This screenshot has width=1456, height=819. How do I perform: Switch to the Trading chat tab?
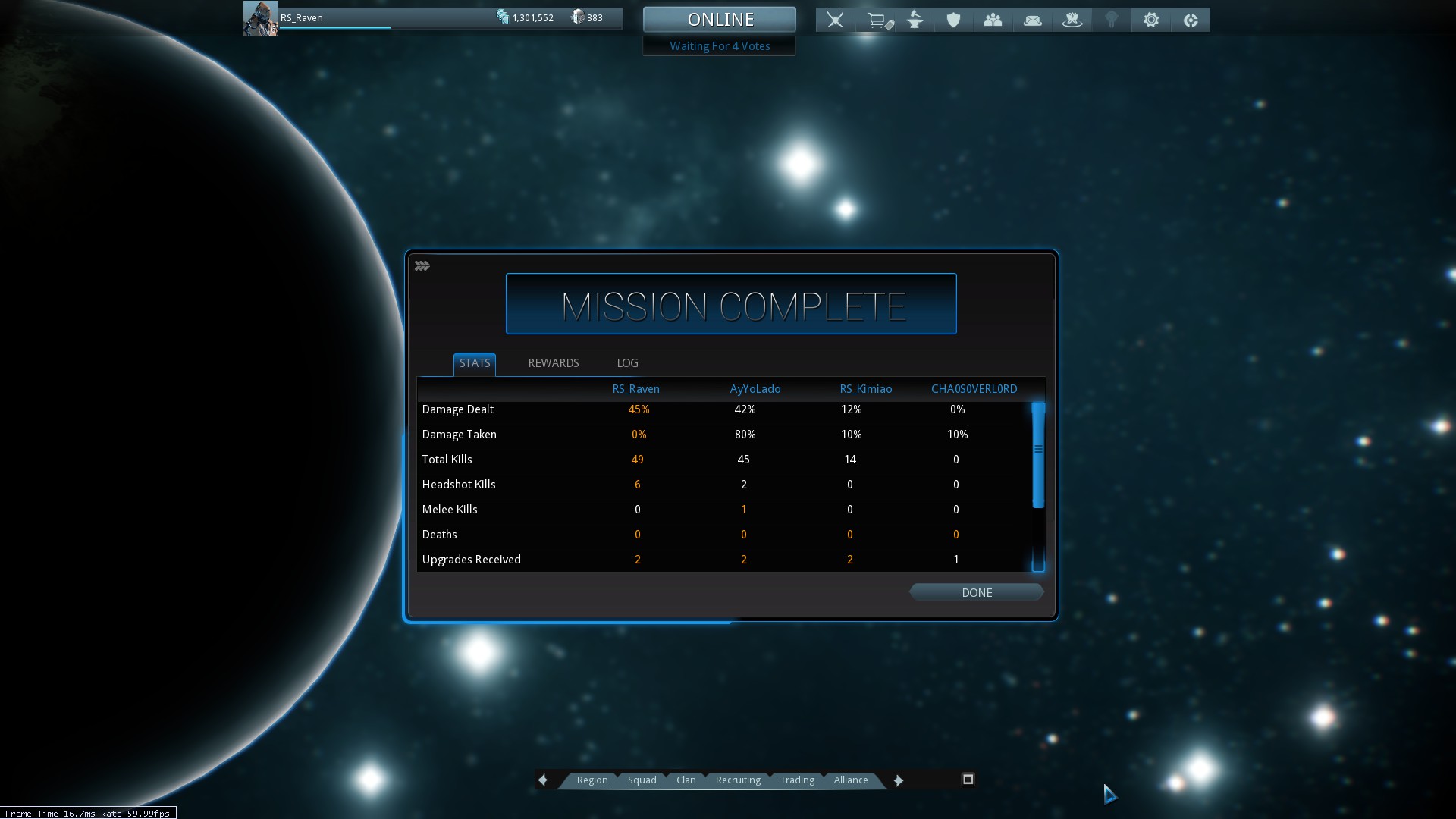click(797, 780)
